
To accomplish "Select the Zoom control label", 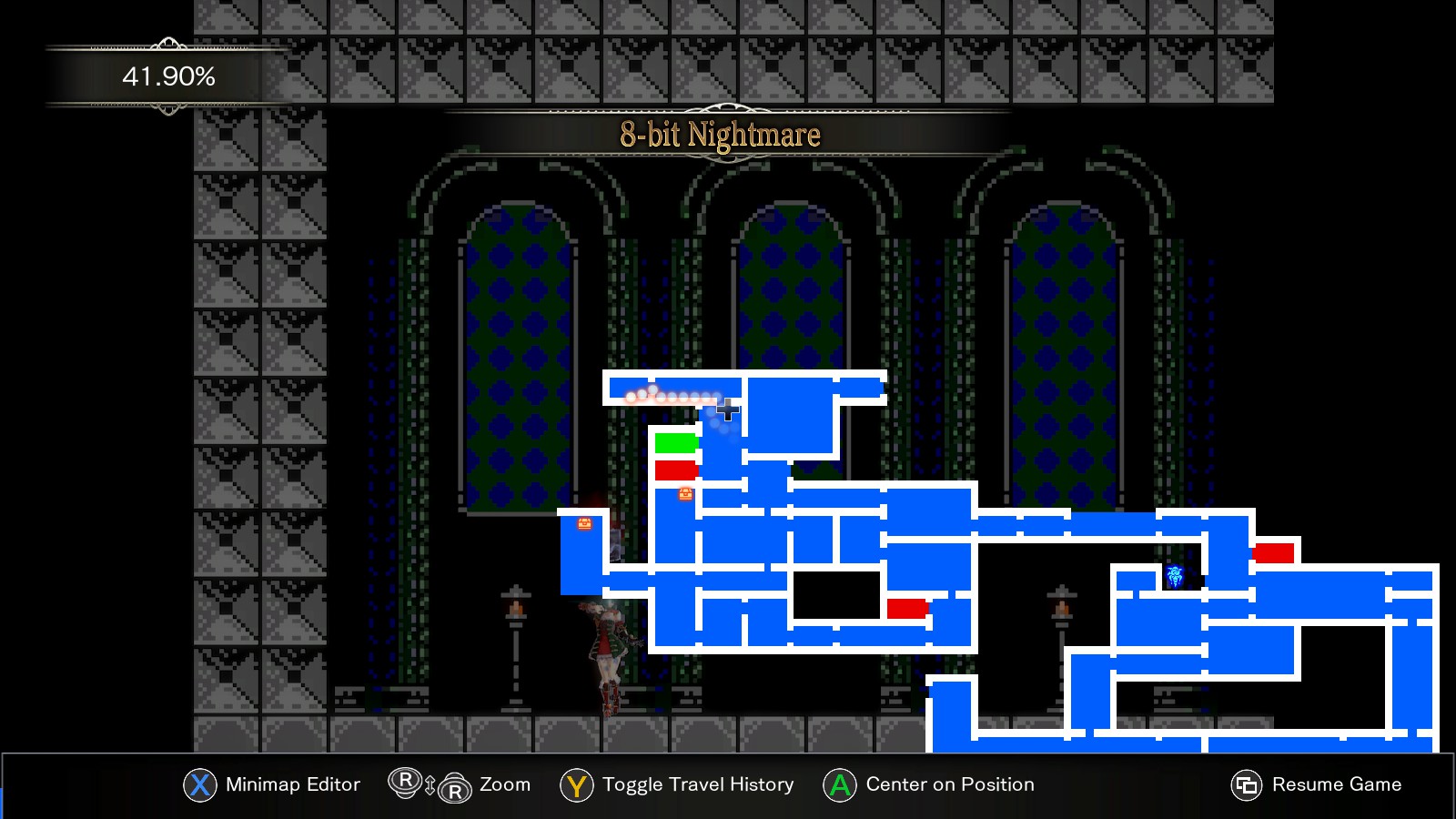I will point(504,784).
